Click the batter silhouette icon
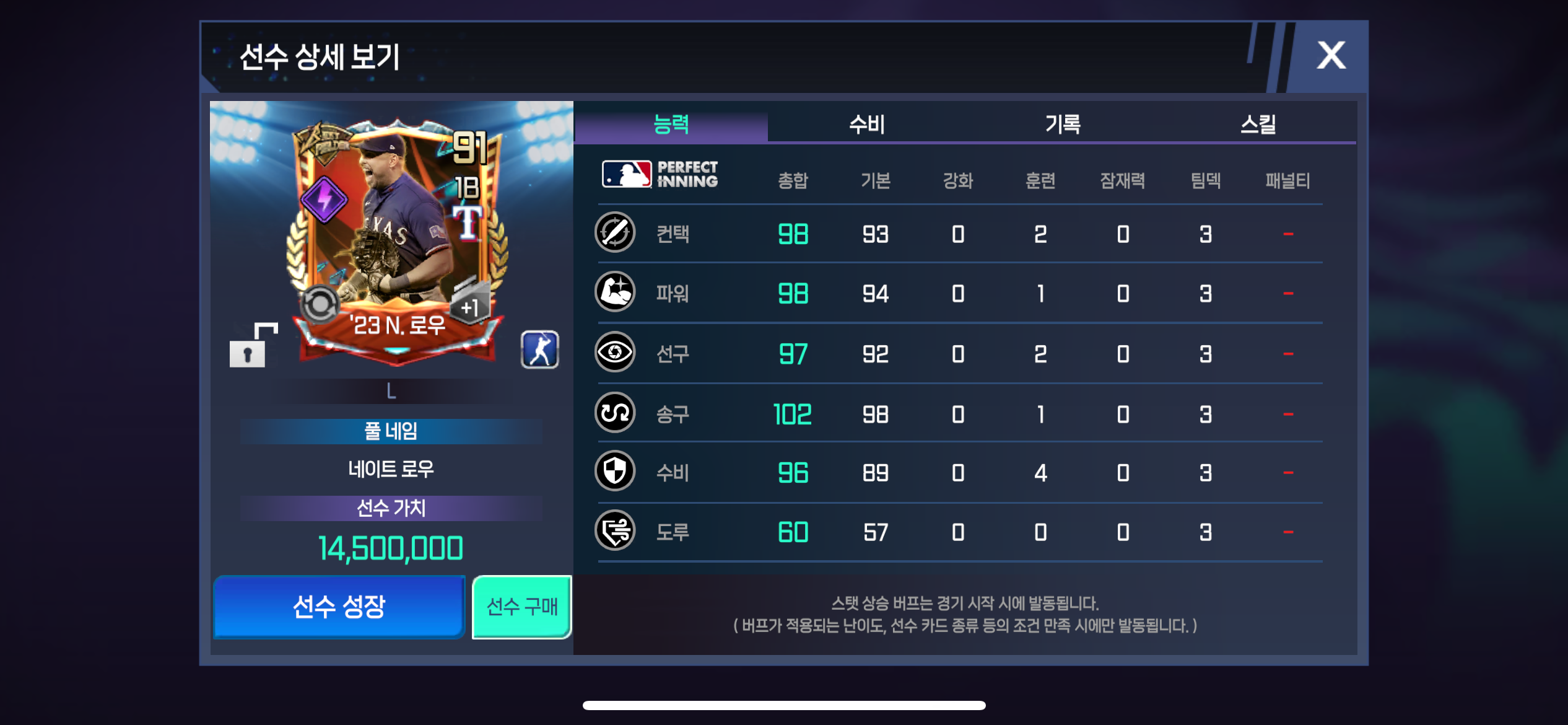 (539, 350)
